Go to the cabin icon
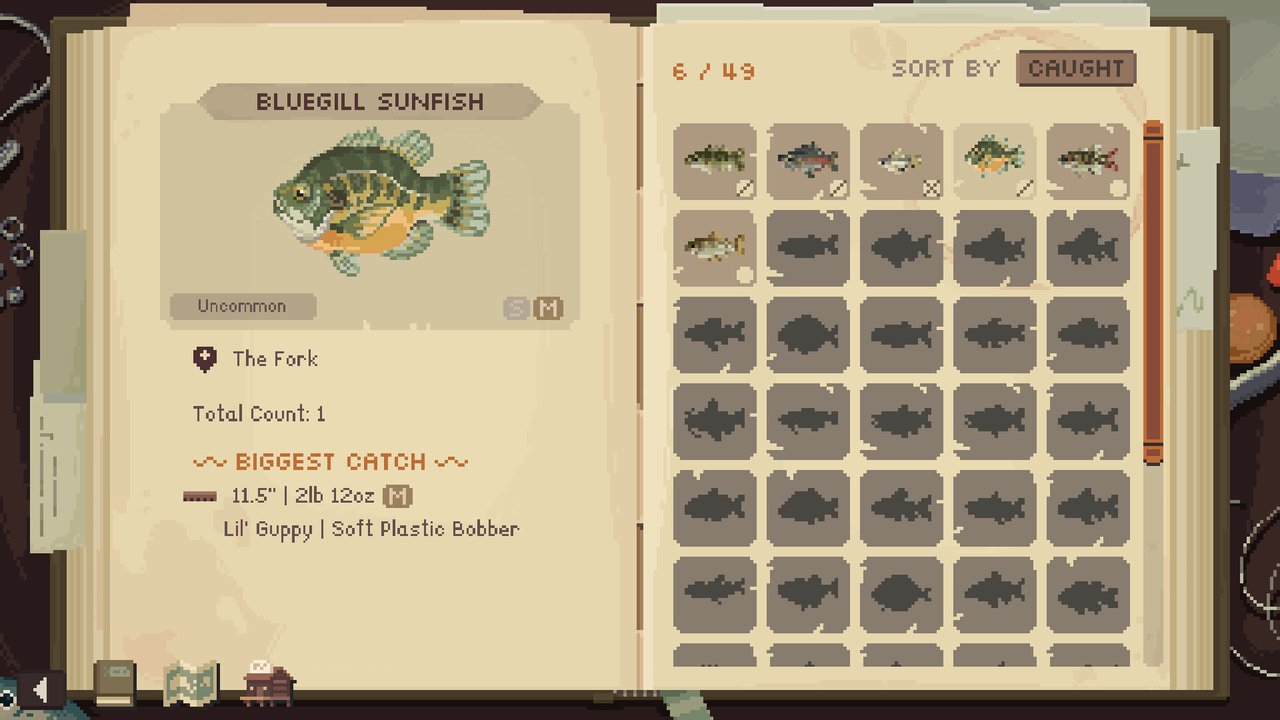This screenshot has width=1280, height=720. click(x=268, y=684)
